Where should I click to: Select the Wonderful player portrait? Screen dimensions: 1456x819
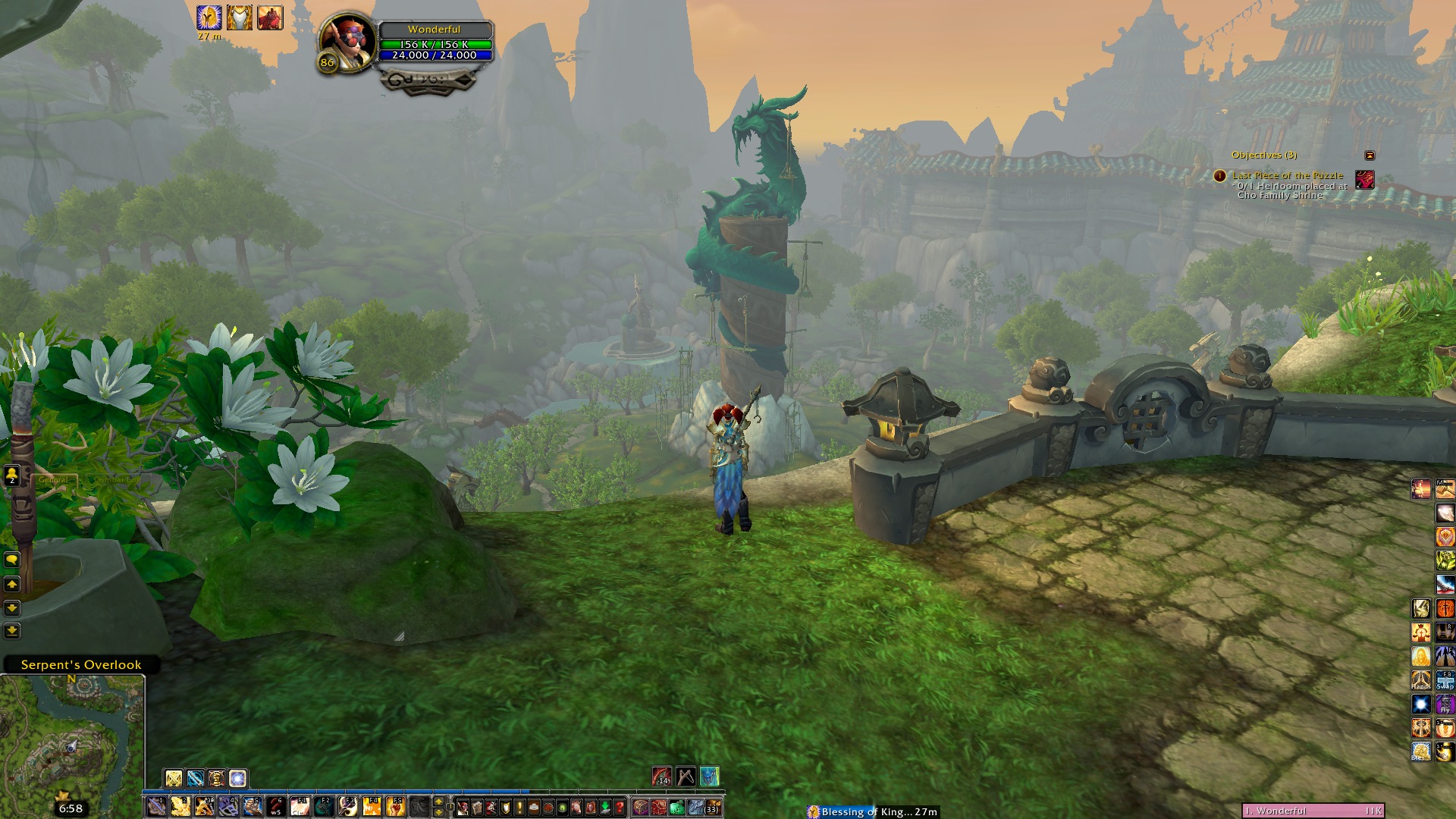[347, 42]
